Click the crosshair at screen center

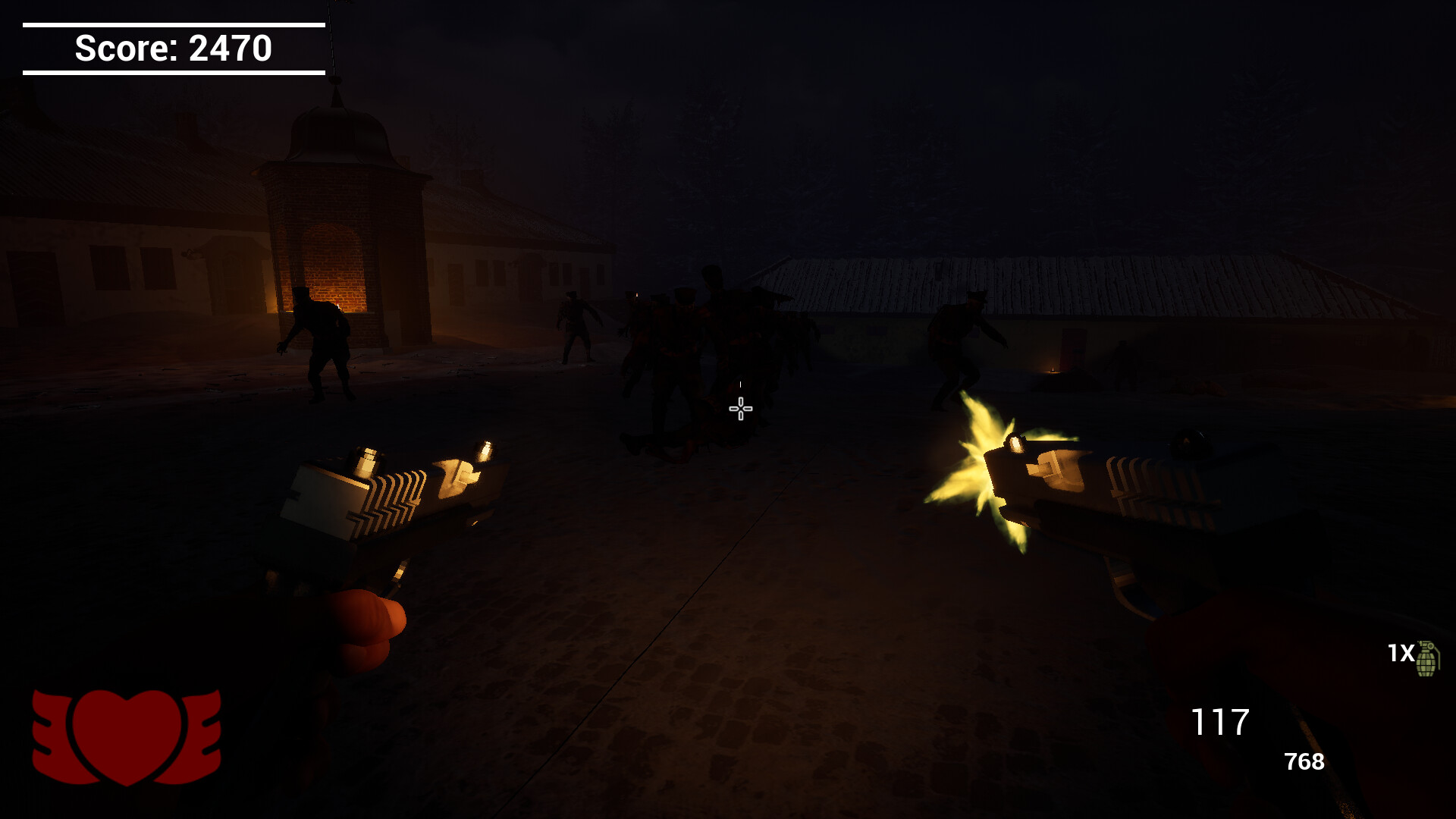739,409
